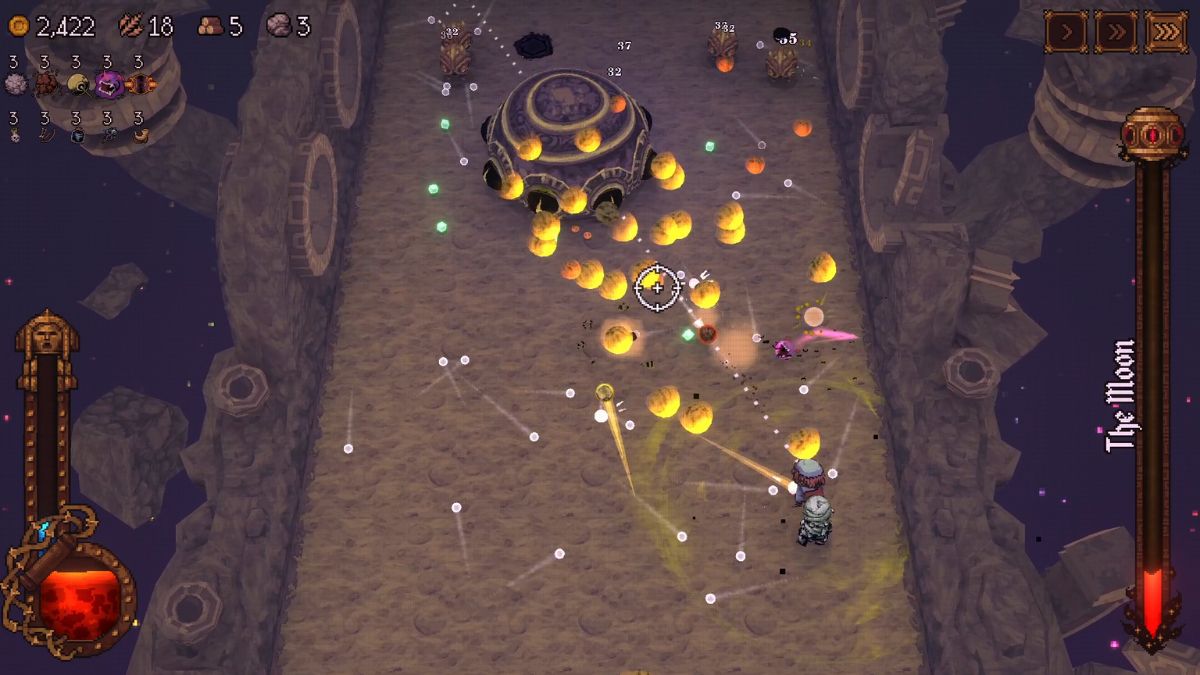Screen dimensions: 1200x675
Task: Choose the pale yellow ball icon
Action: 77,84
